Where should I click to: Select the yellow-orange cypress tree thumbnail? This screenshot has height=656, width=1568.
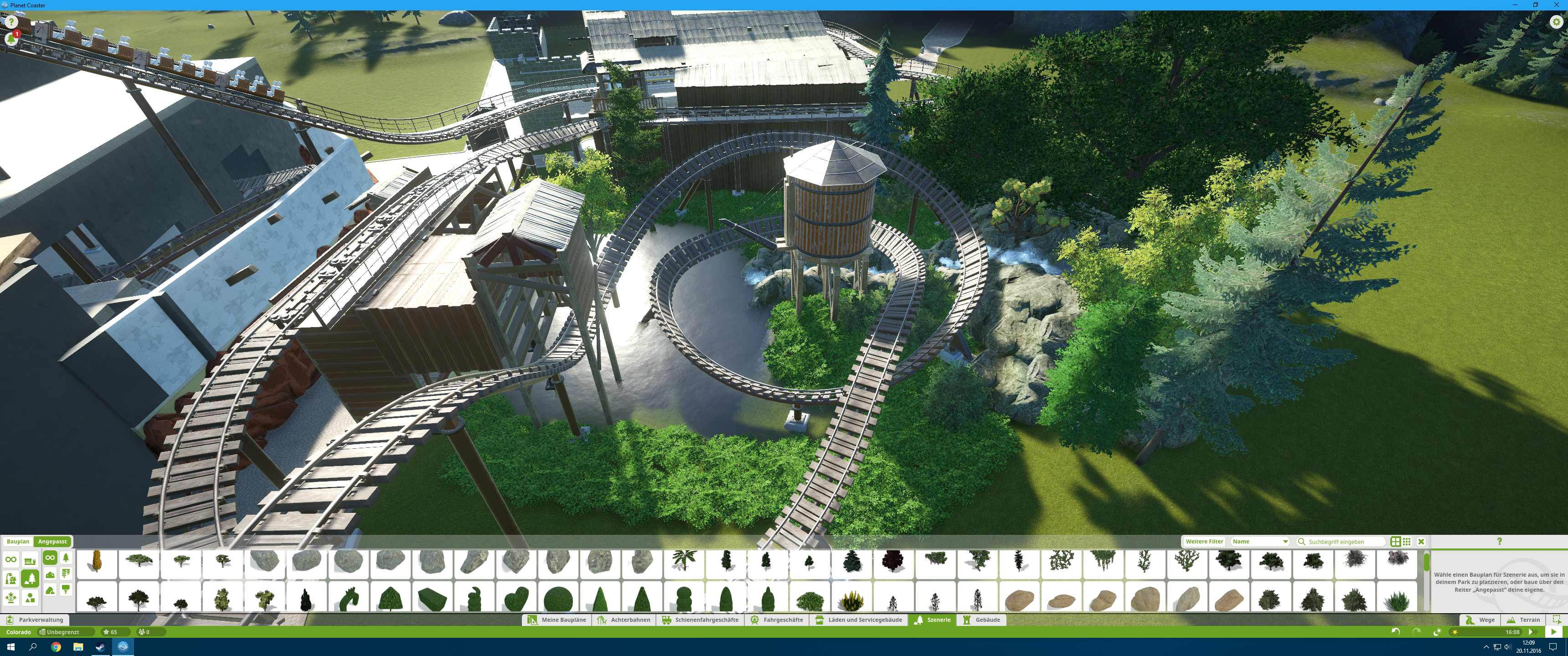(x=97, y=562)
